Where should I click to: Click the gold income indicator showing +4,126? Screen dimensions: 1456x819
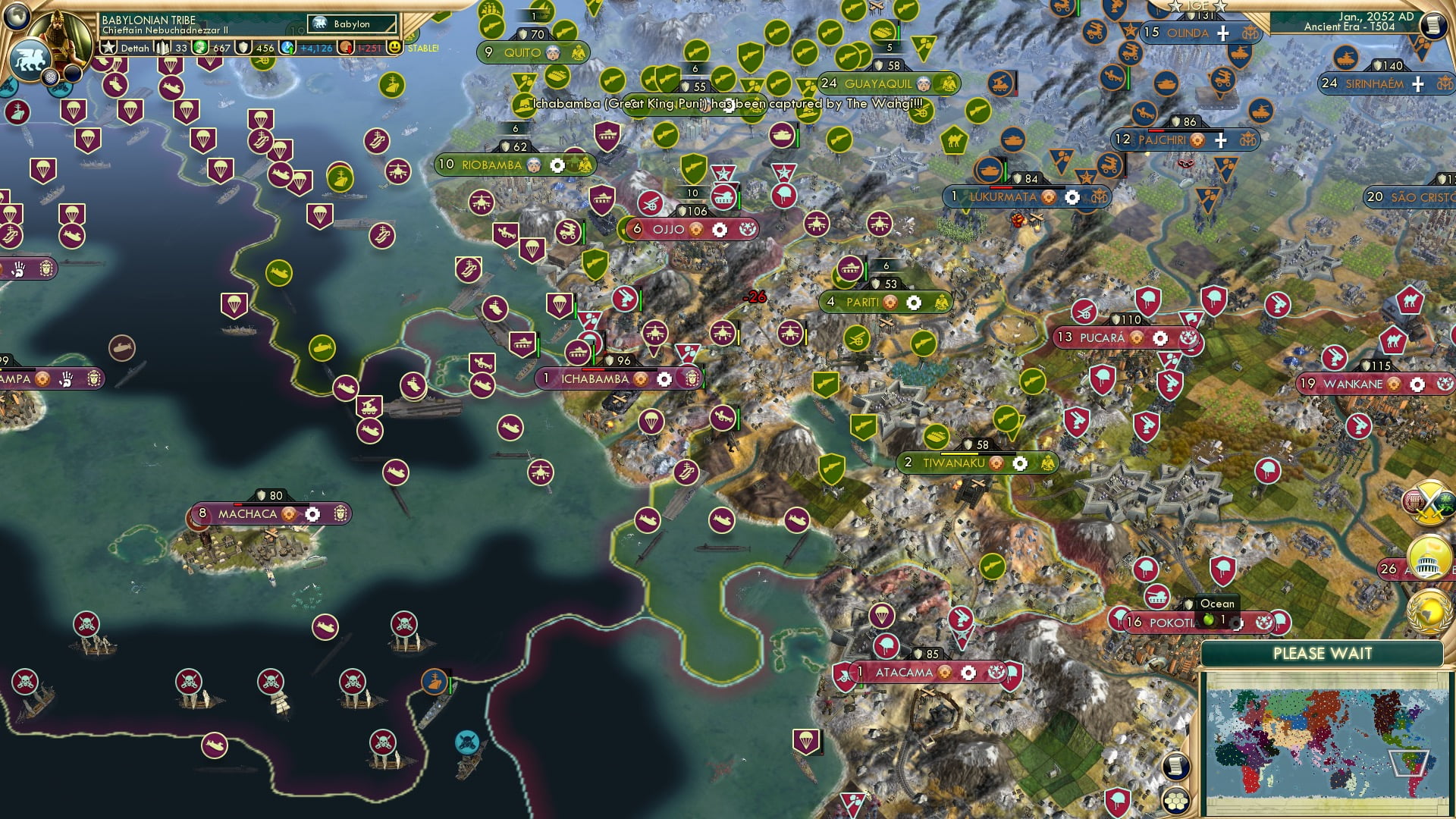(x=317, y=47)
